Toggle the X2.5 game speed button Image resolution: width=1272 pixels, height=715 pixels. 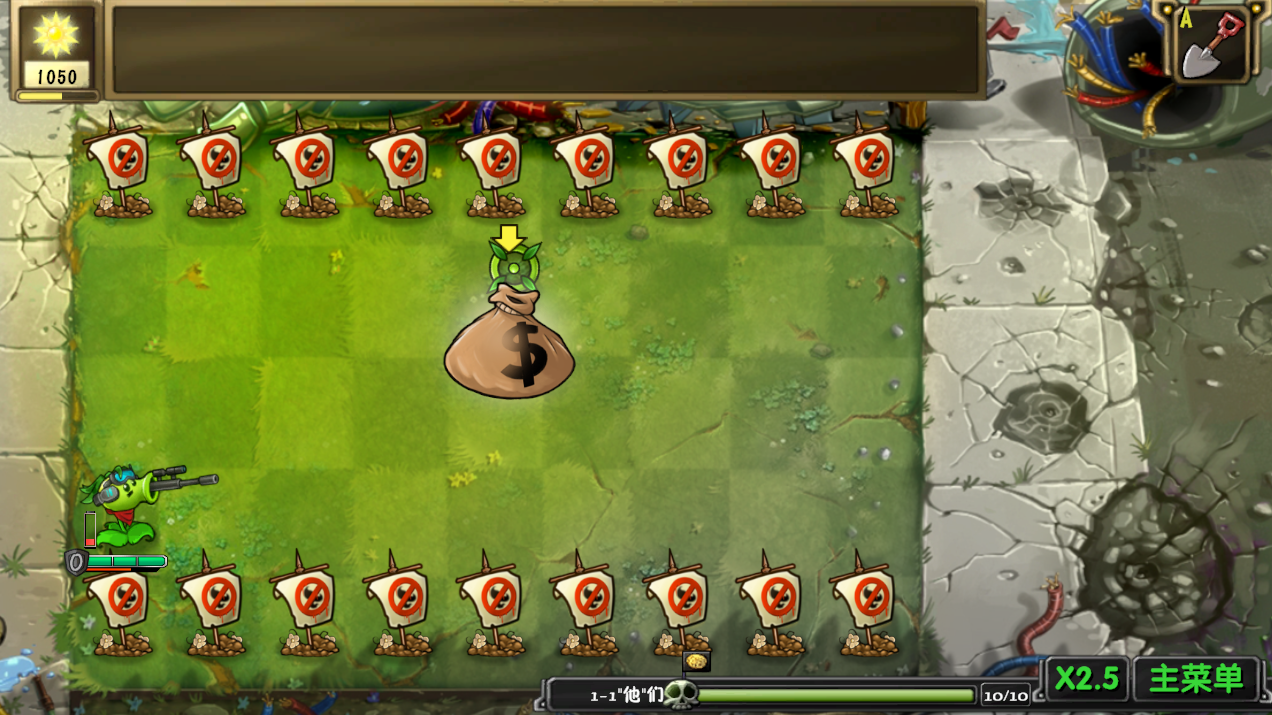tap(1087, 679)
